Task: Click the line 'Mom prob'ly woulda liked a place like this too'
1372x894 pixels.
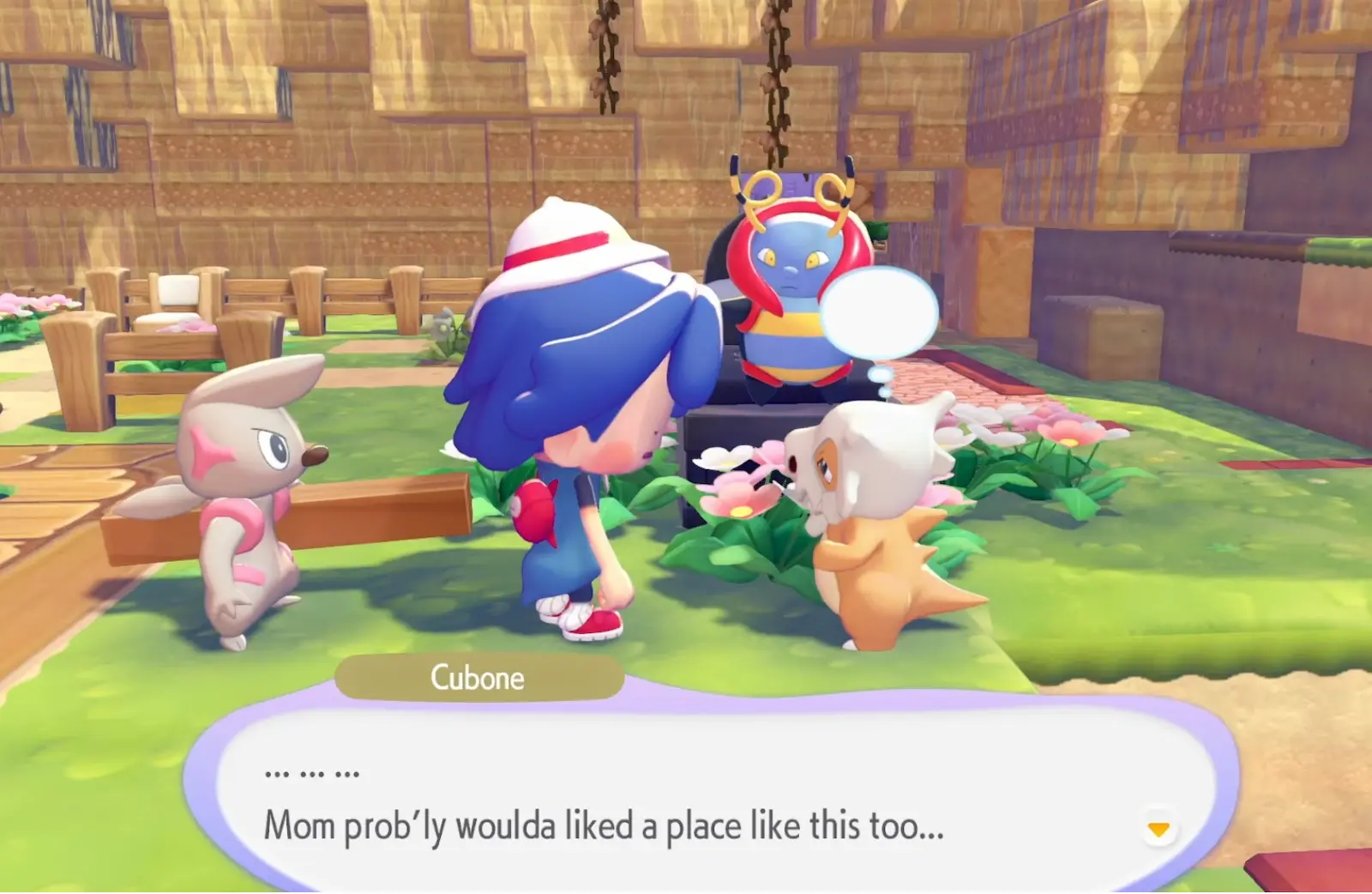Action: coord(605,826)
